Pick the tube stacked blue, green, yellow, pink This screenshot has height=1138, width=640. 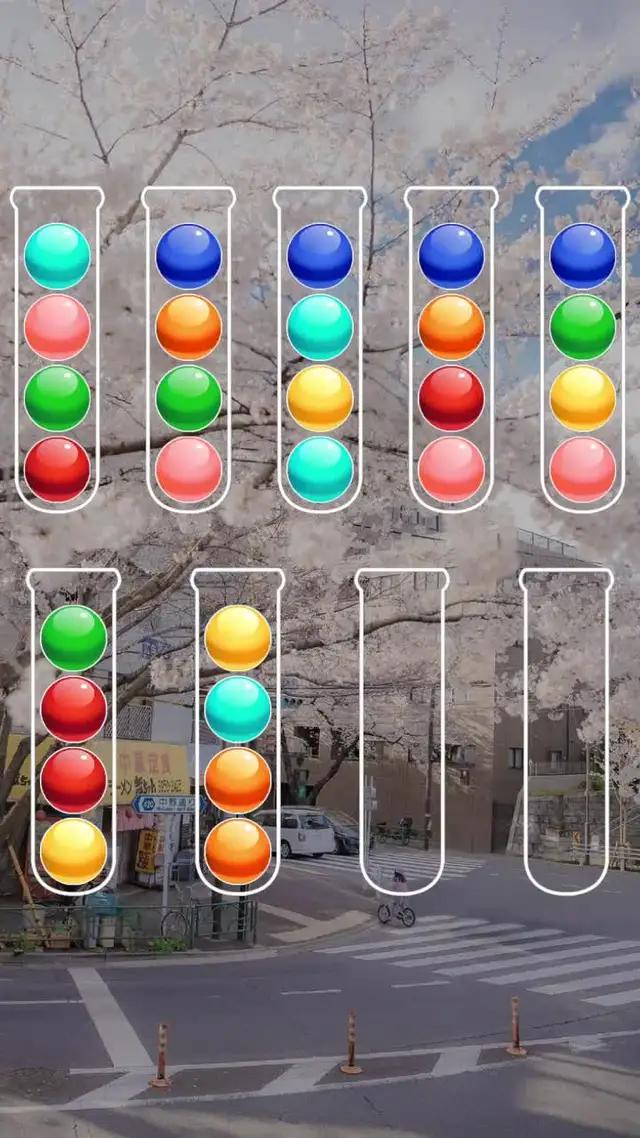point(583,350)
